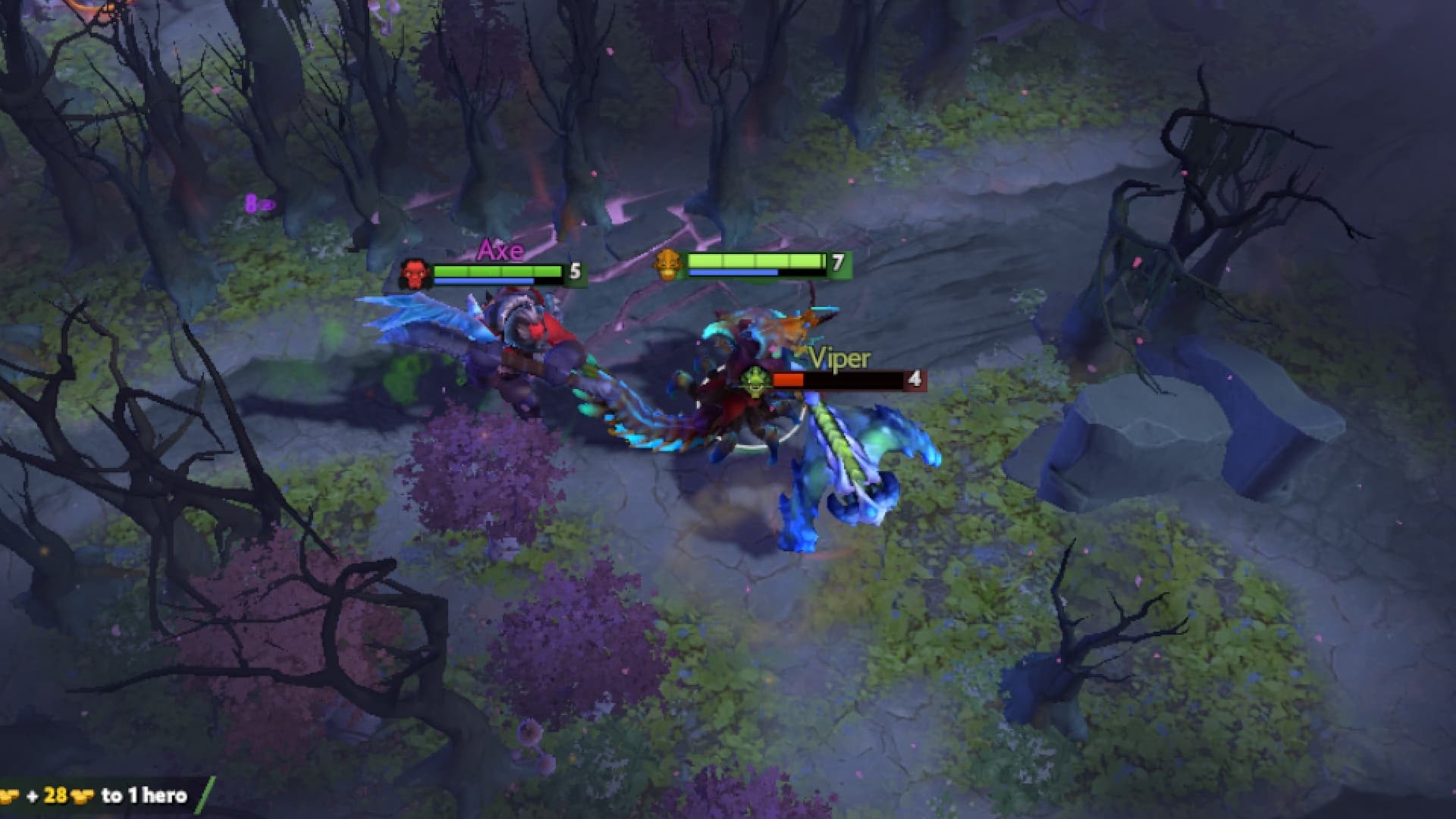Select Axe's level 5 indicator

click(x=575, y=271)
